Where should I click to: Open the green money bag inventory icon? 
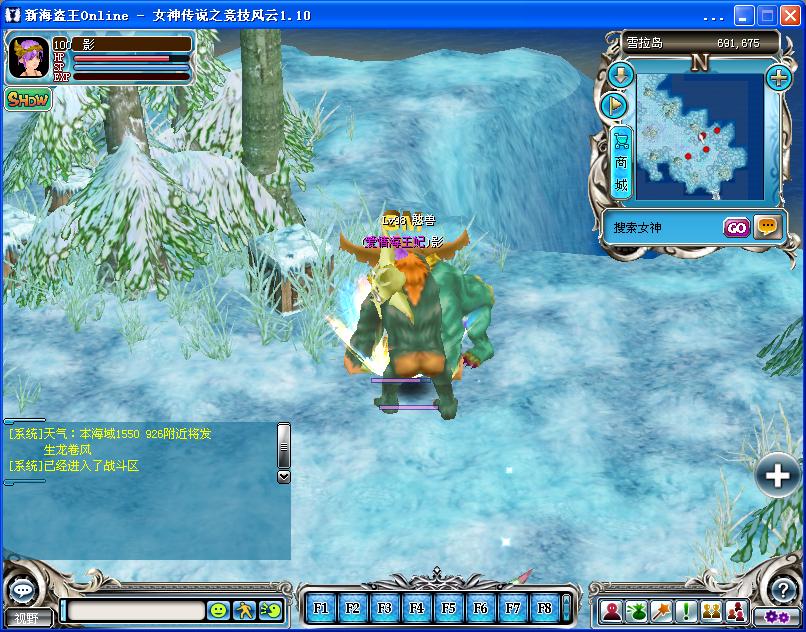pyautogui.click(x=636, y=610)
